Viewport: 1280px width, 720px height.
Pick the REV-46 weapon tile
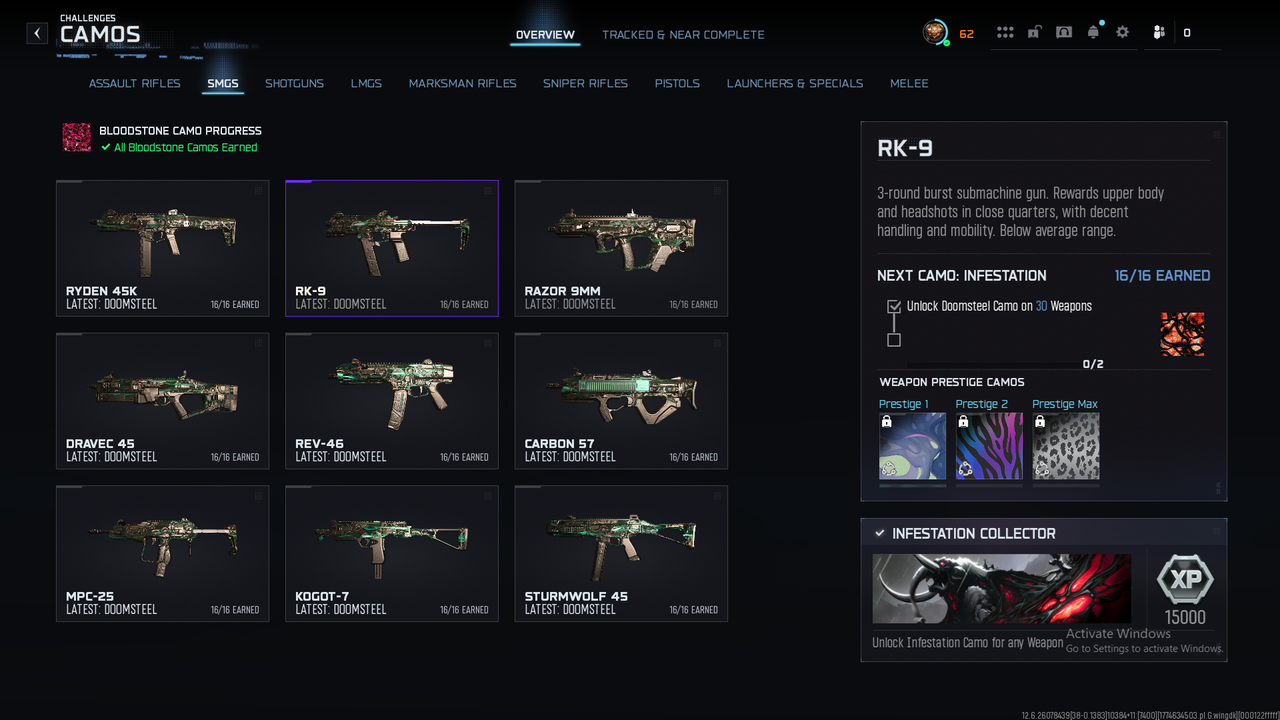[392, 401]
